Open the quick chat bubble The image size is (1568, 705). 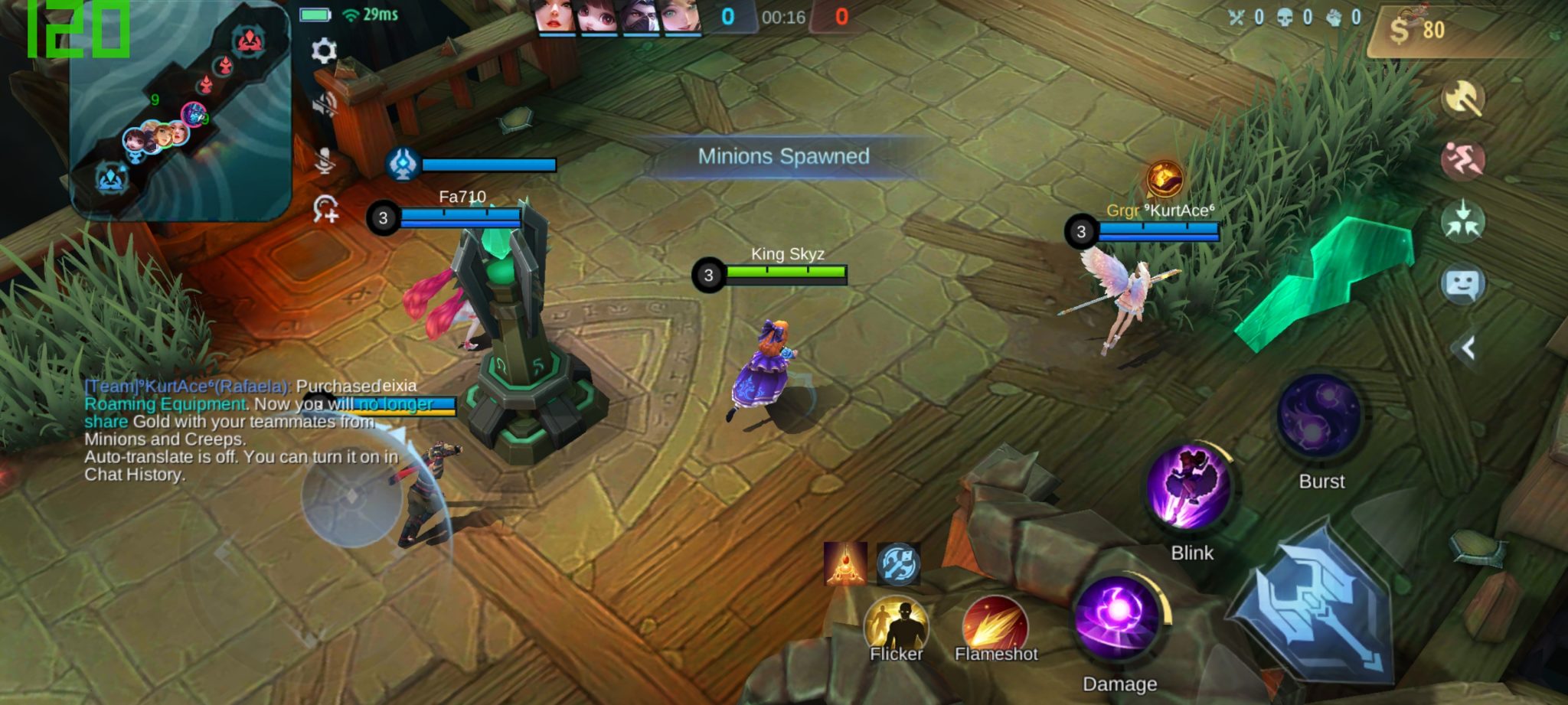coord(1463,285)
